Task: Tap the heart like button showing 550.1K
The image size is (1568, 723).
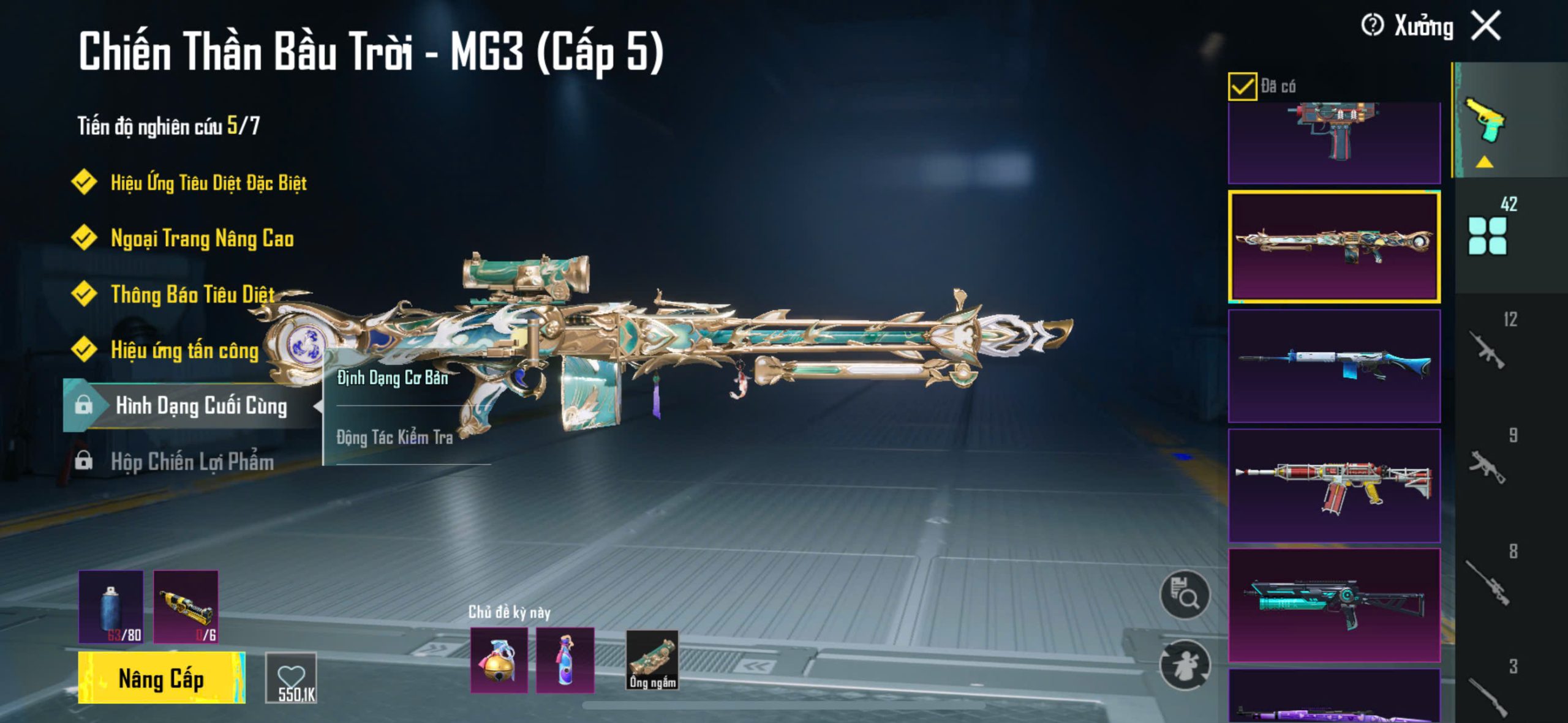Action: click(292, 678)
